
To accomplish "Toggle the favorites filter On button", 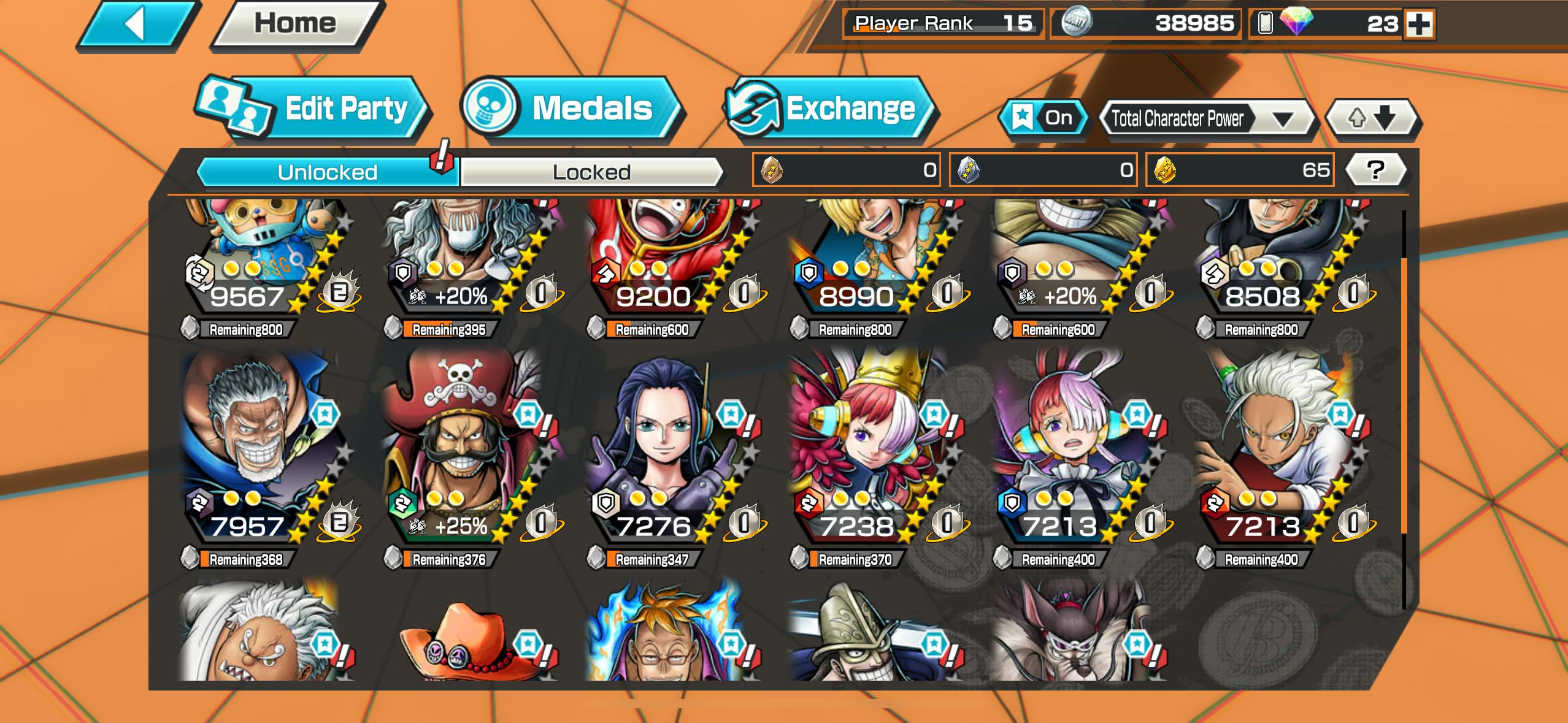I will pos(1043,118).
